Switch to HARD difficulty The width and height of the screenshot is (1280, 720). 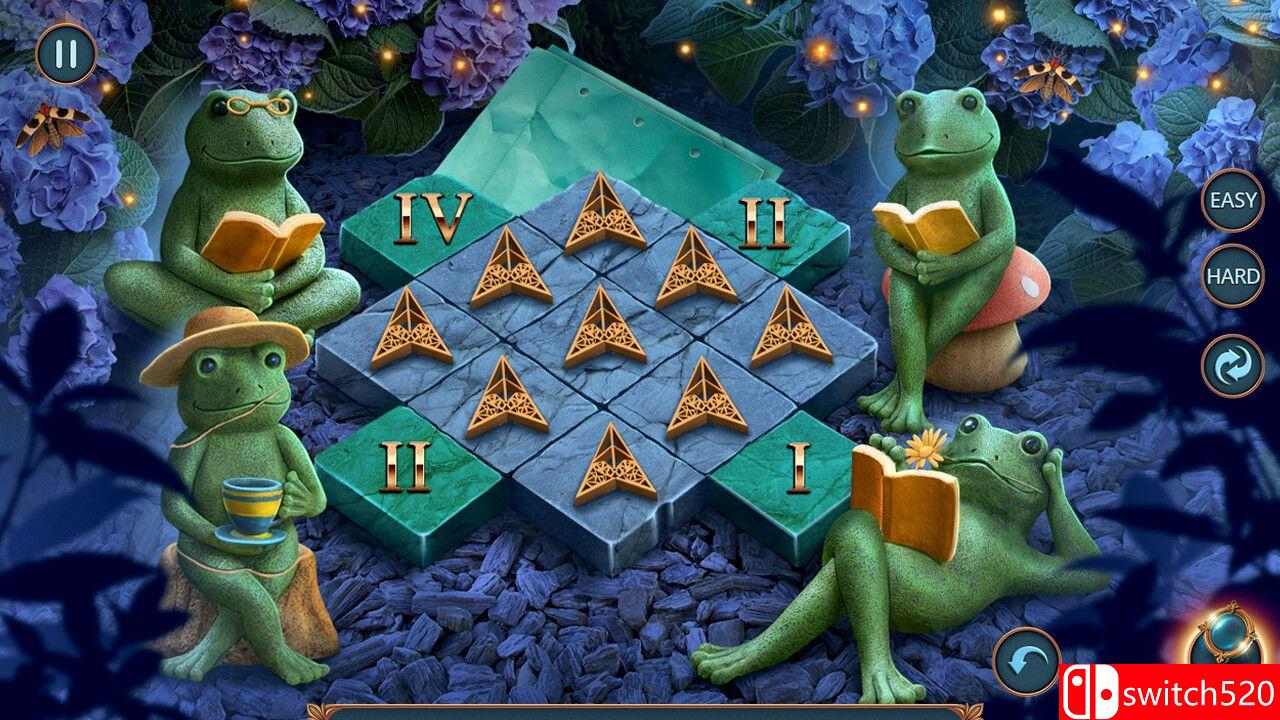click(1232, 274)
